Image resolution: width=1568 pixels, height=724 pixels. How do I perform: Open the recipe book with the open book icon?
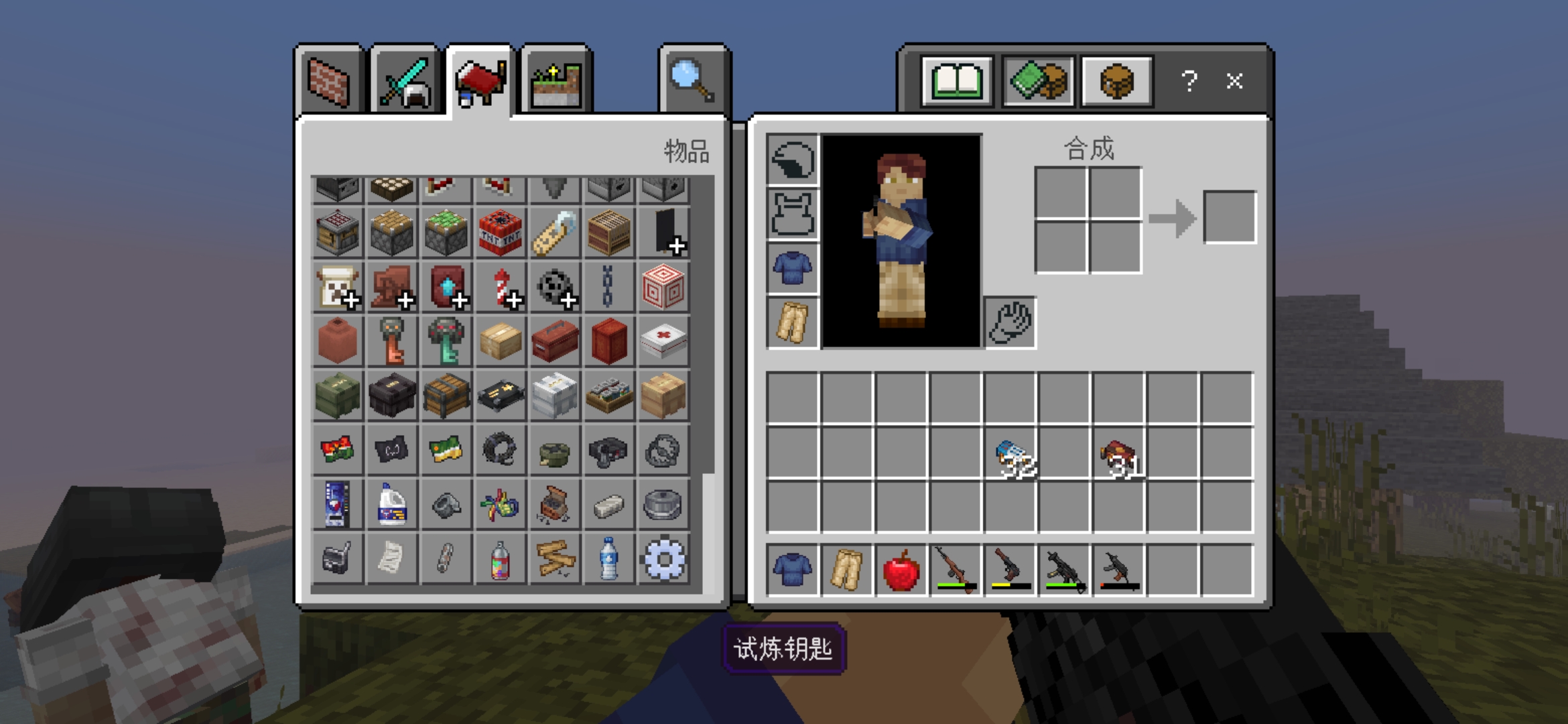[x=957, y=82]
